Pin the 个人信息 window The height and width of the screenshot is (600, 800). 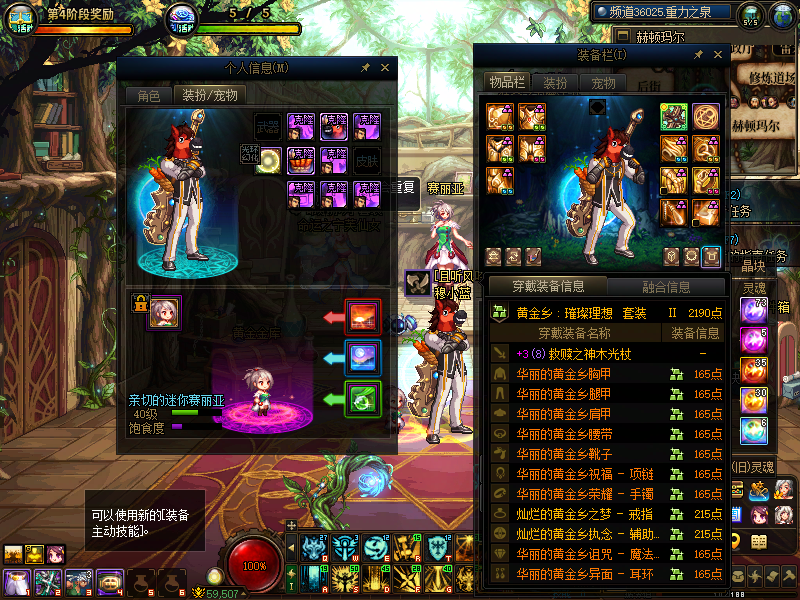pos(366,68)
